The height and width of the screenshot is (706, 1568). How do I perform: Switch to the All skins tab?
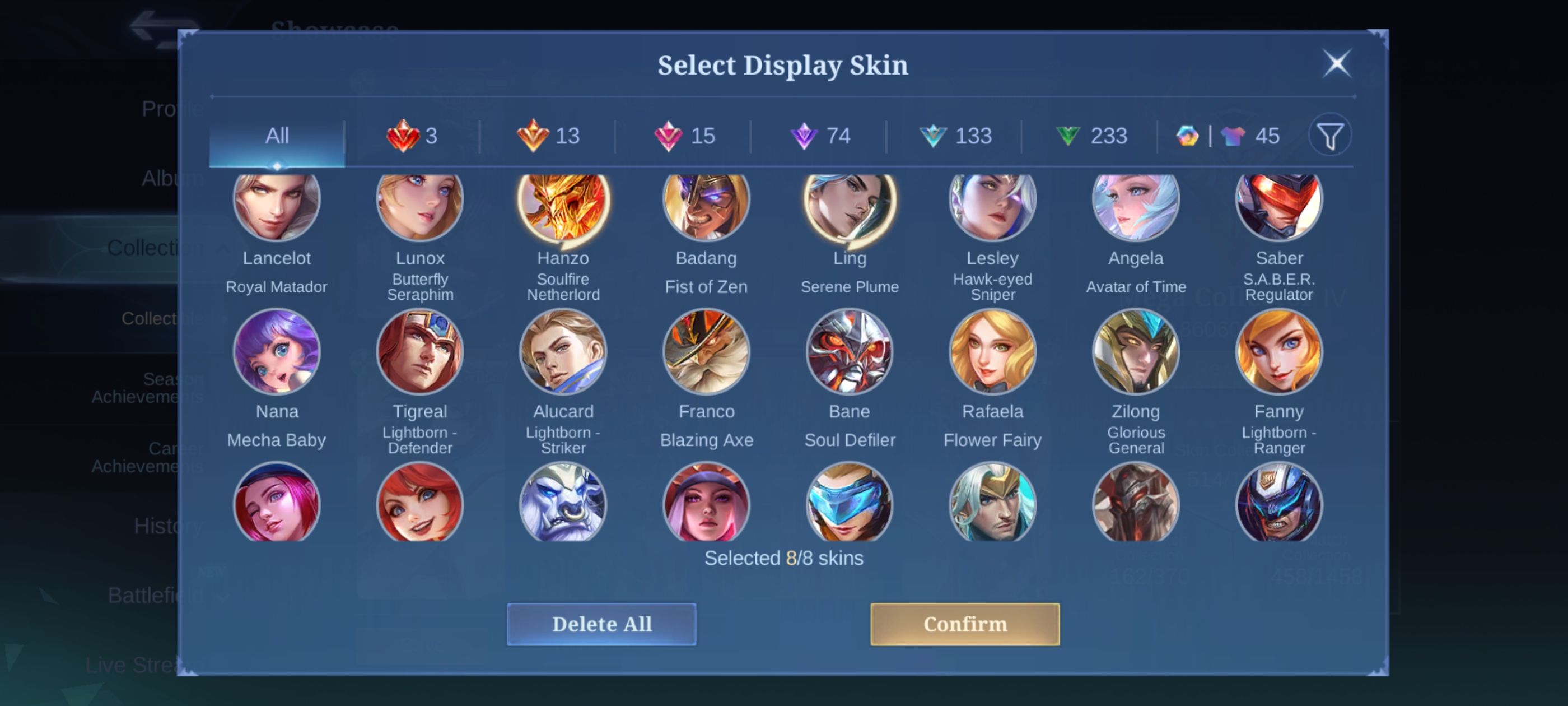tap(277, 136)
